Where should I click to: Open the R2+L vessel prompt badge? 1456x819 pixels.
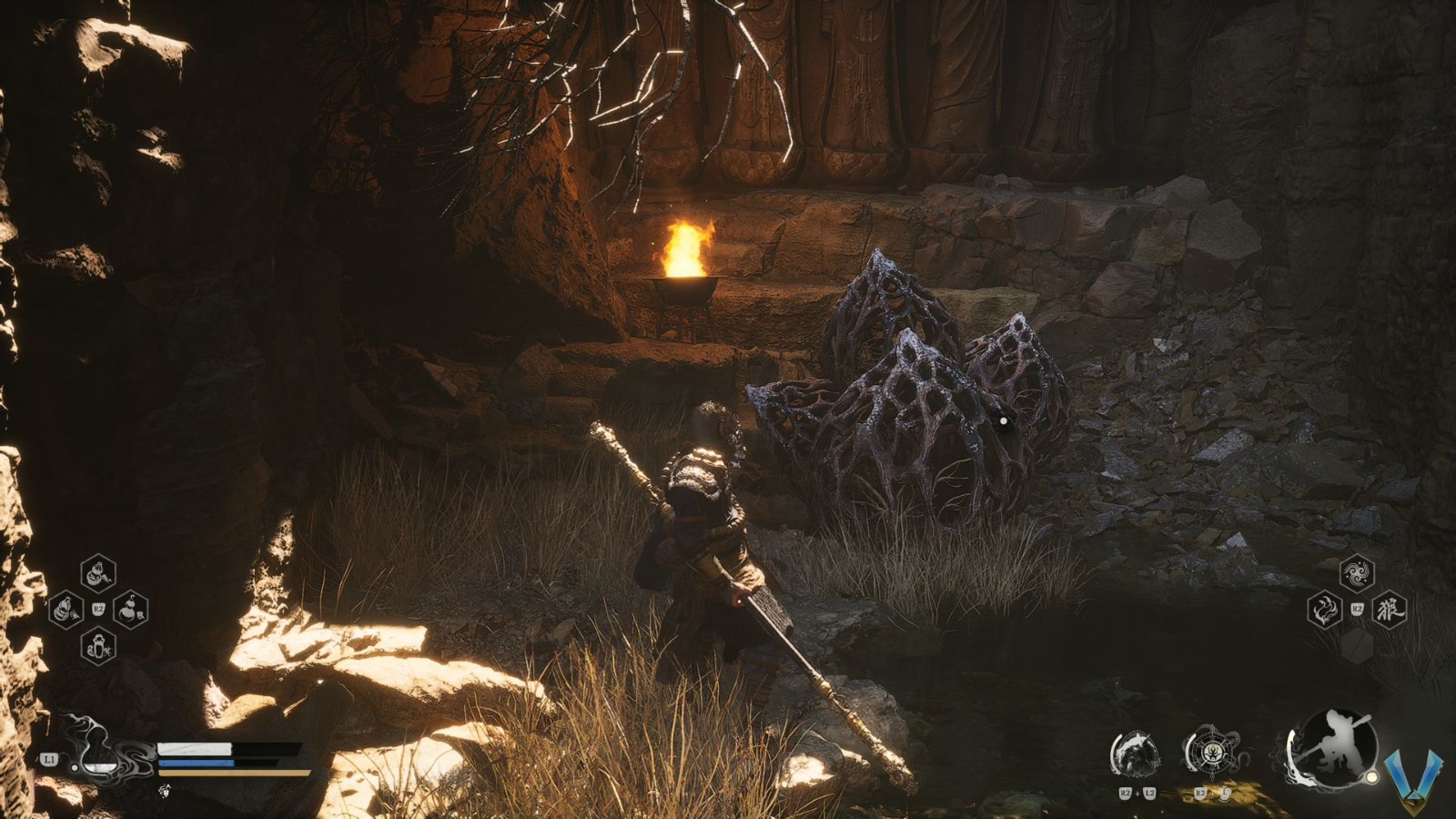[x=1211, y=794]
